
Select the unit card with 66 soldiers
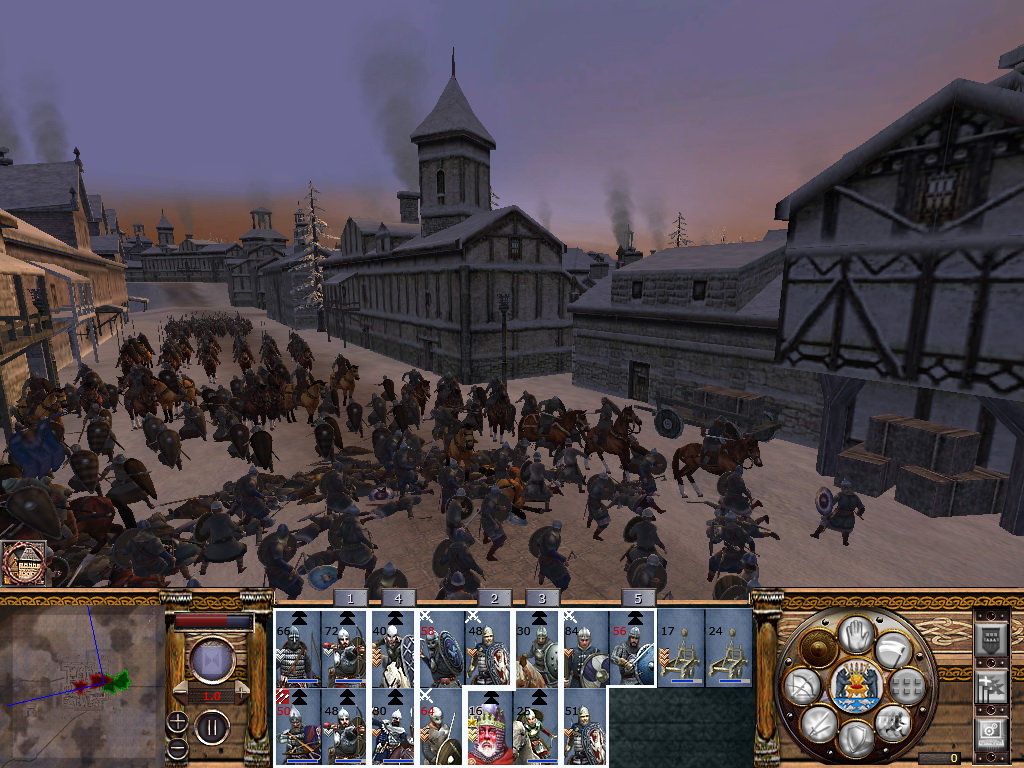click(298, 648)
